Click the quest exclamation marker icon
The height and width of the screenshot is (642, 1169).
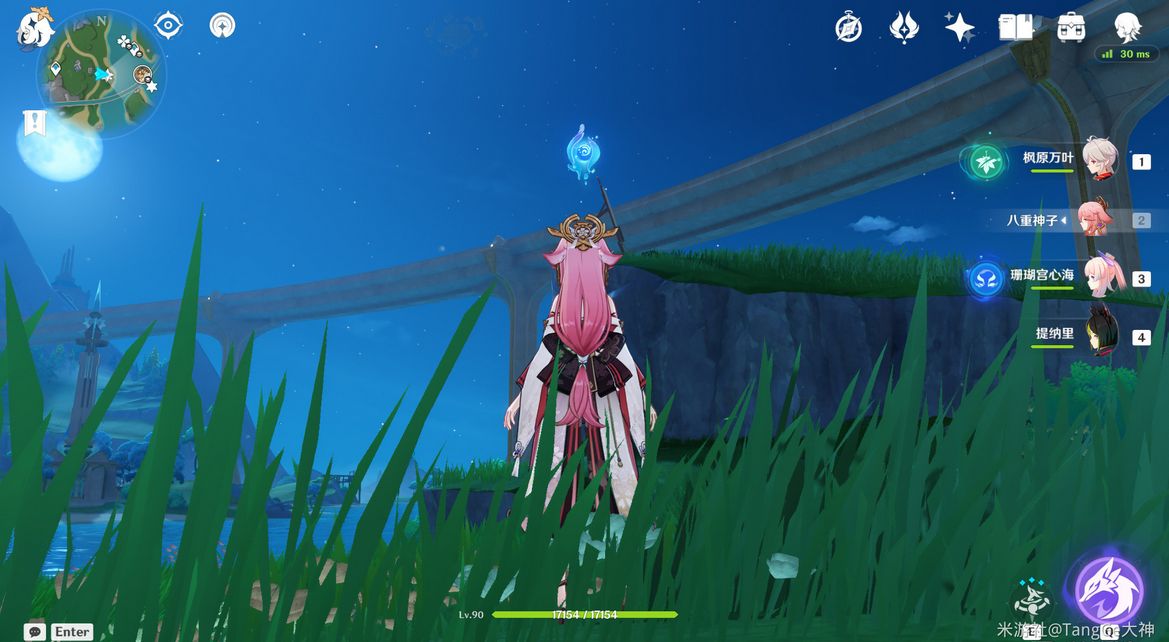35,123
